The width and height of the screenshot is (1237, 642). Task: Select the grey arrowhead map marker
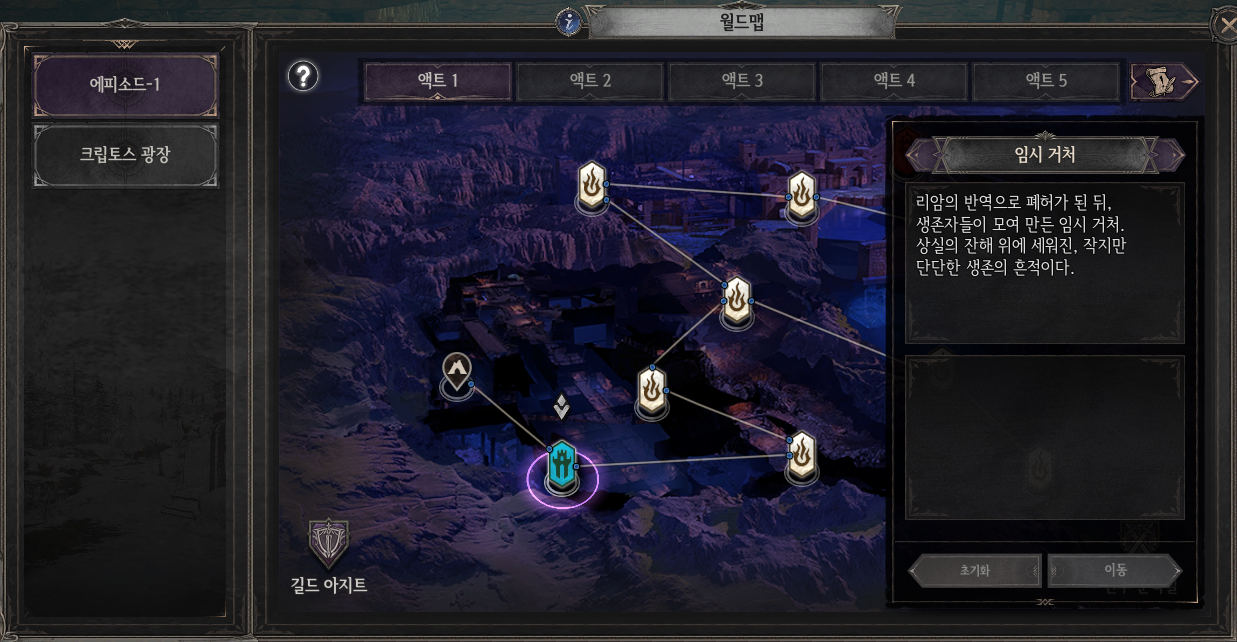pos(457,372)
